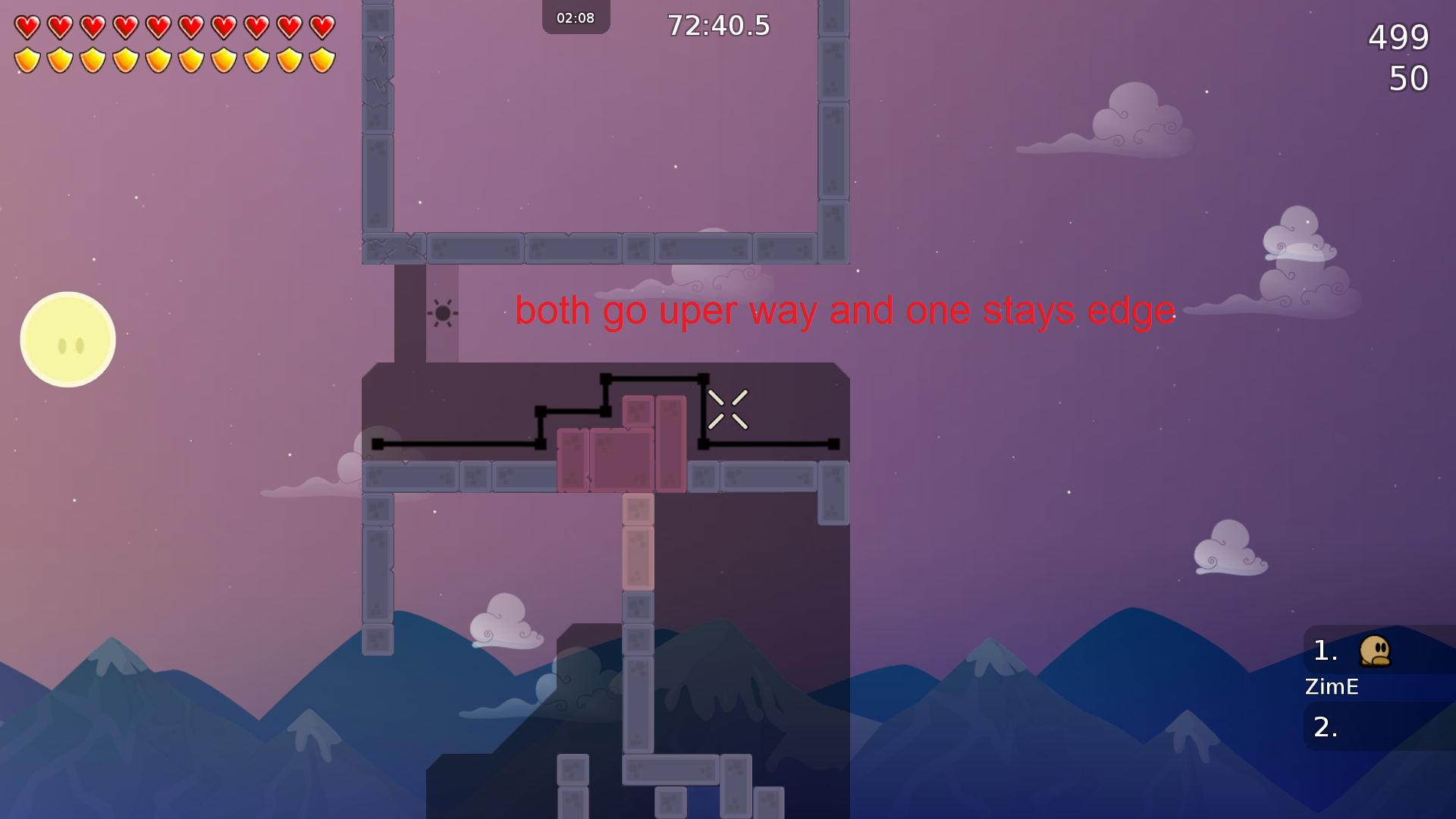Select the X-shaped spawn marker near the black line
Viewport: 1456px width, 819px height.
(729, 409)
